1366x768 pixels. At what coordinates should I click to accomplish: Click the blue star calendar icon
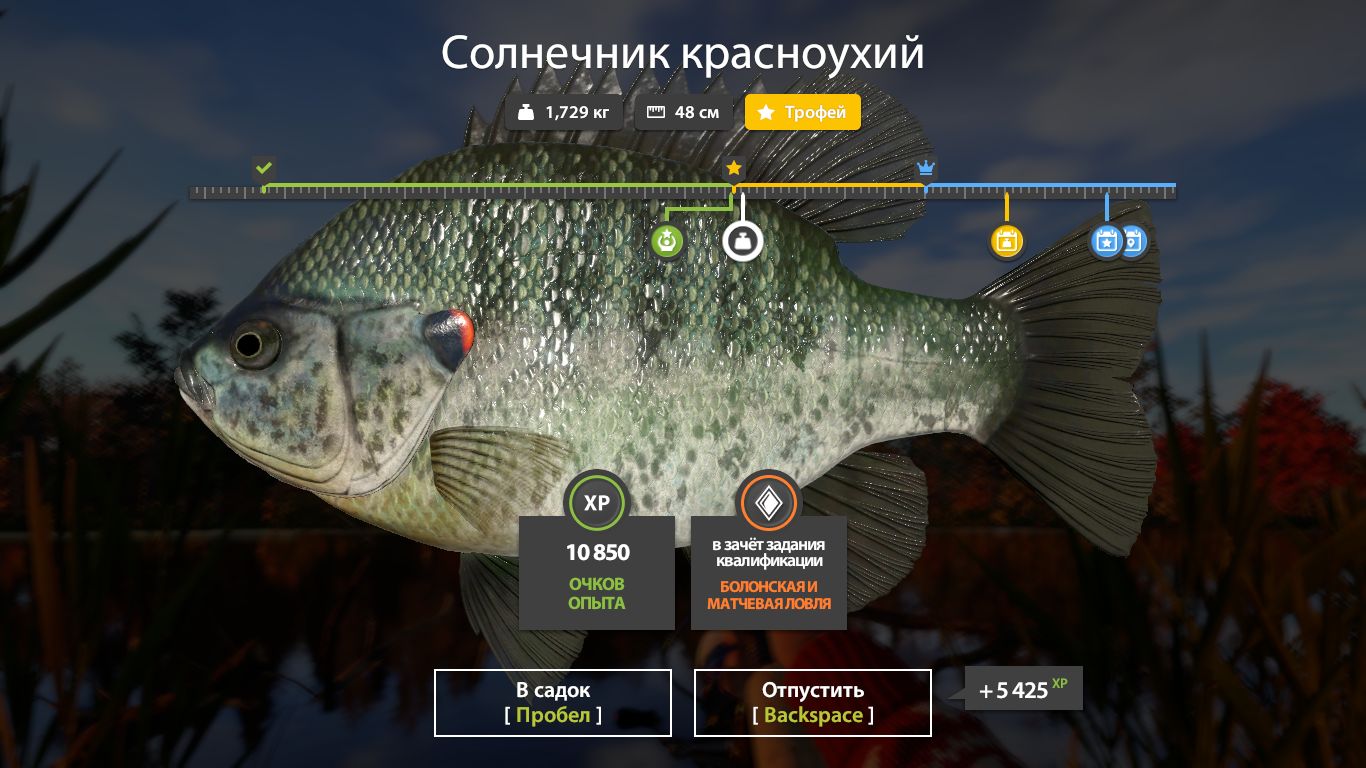pyautogui.click(x=1106, y=240)
